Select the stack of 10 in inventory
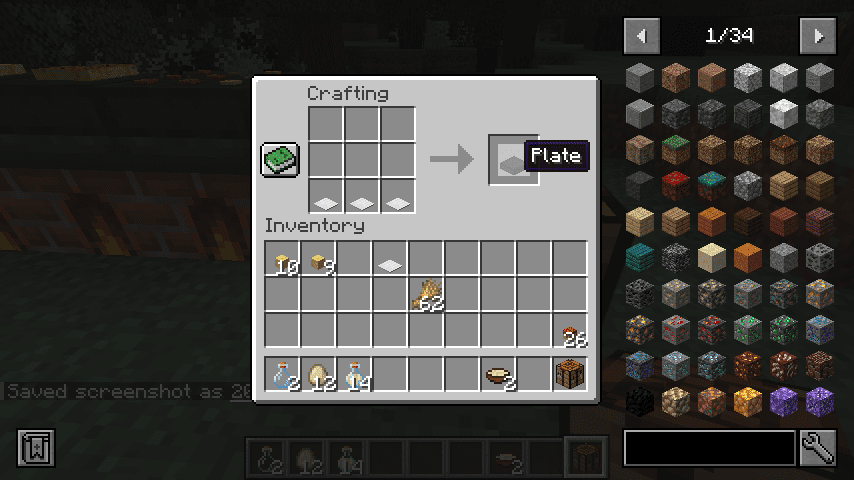This screenshot has width=854, height=480. 283,262
